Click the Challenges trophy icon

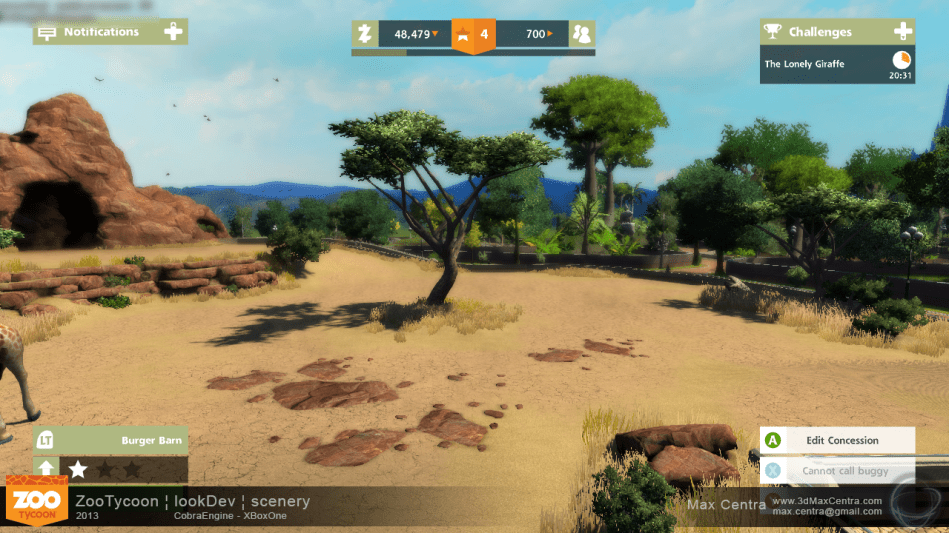pyautogui.click(x=772, y=32)
